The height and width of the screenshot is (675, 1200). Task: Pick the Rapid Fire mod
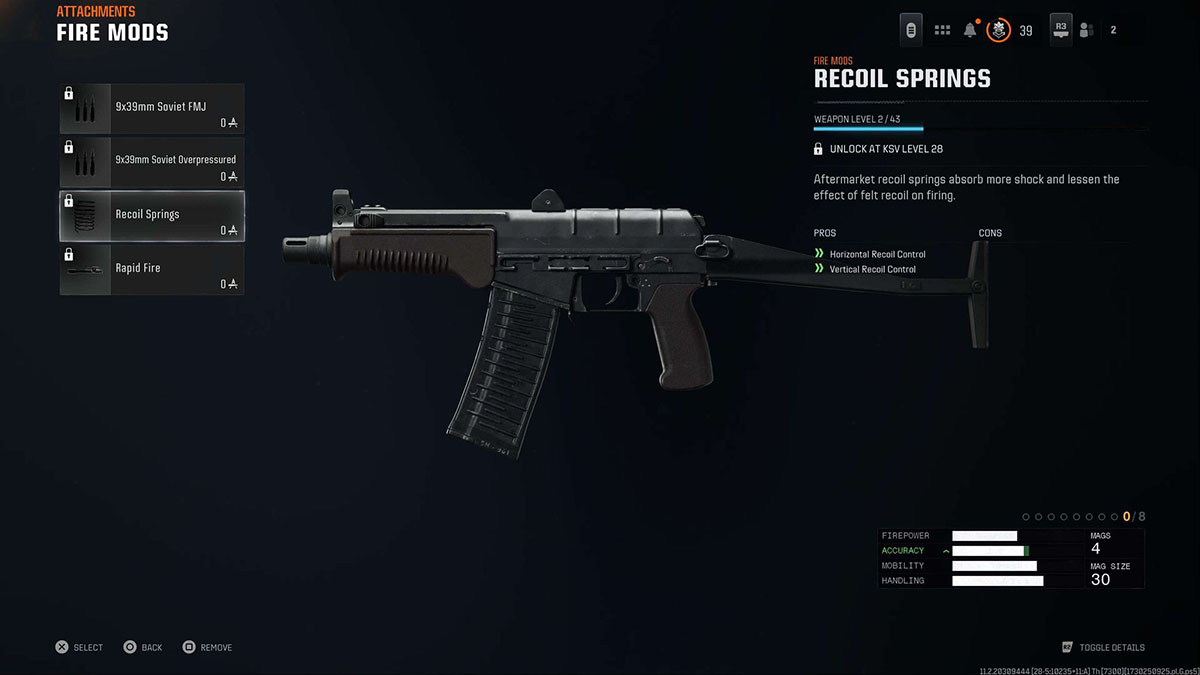(x=152, y=270)
